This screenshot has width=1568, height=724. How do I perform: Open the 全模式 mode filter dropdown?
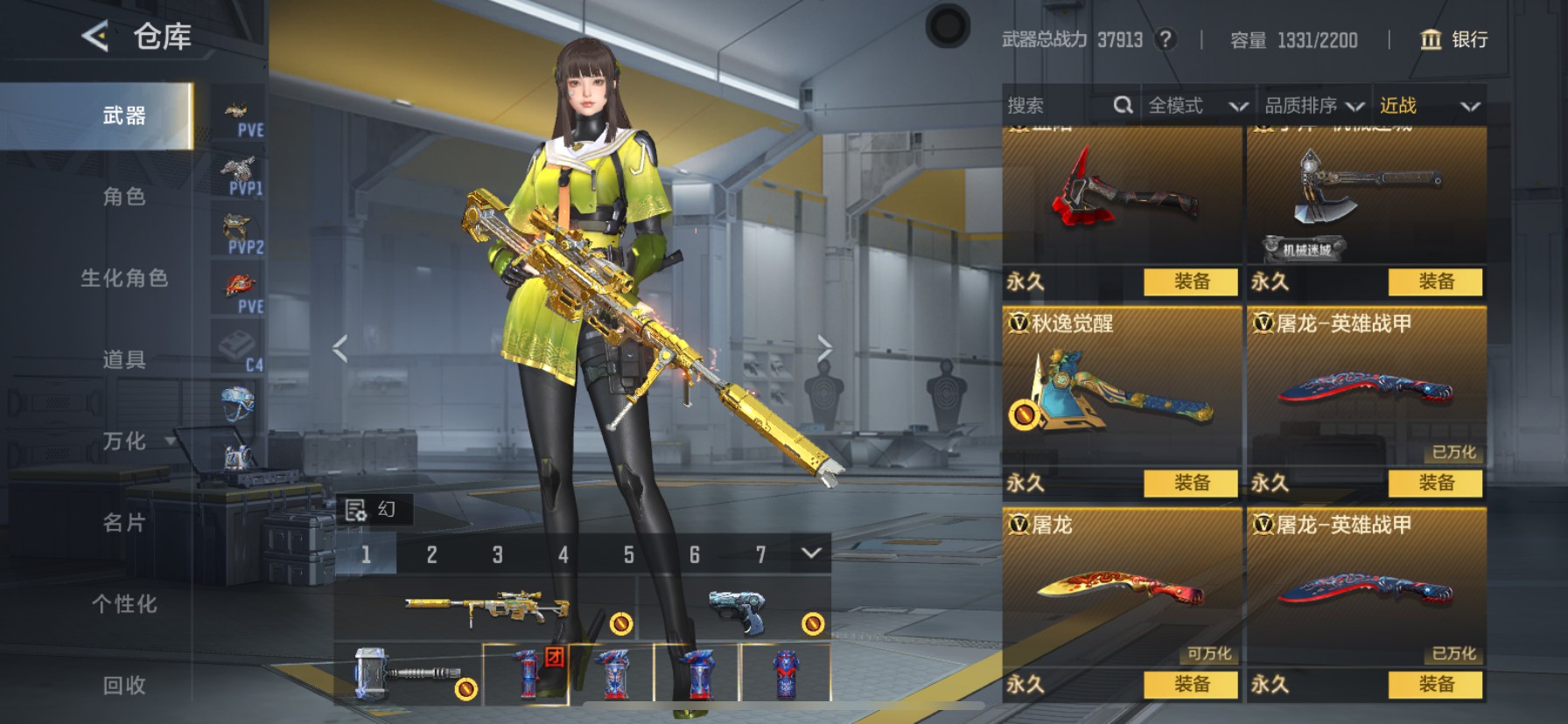point(1197,106)
